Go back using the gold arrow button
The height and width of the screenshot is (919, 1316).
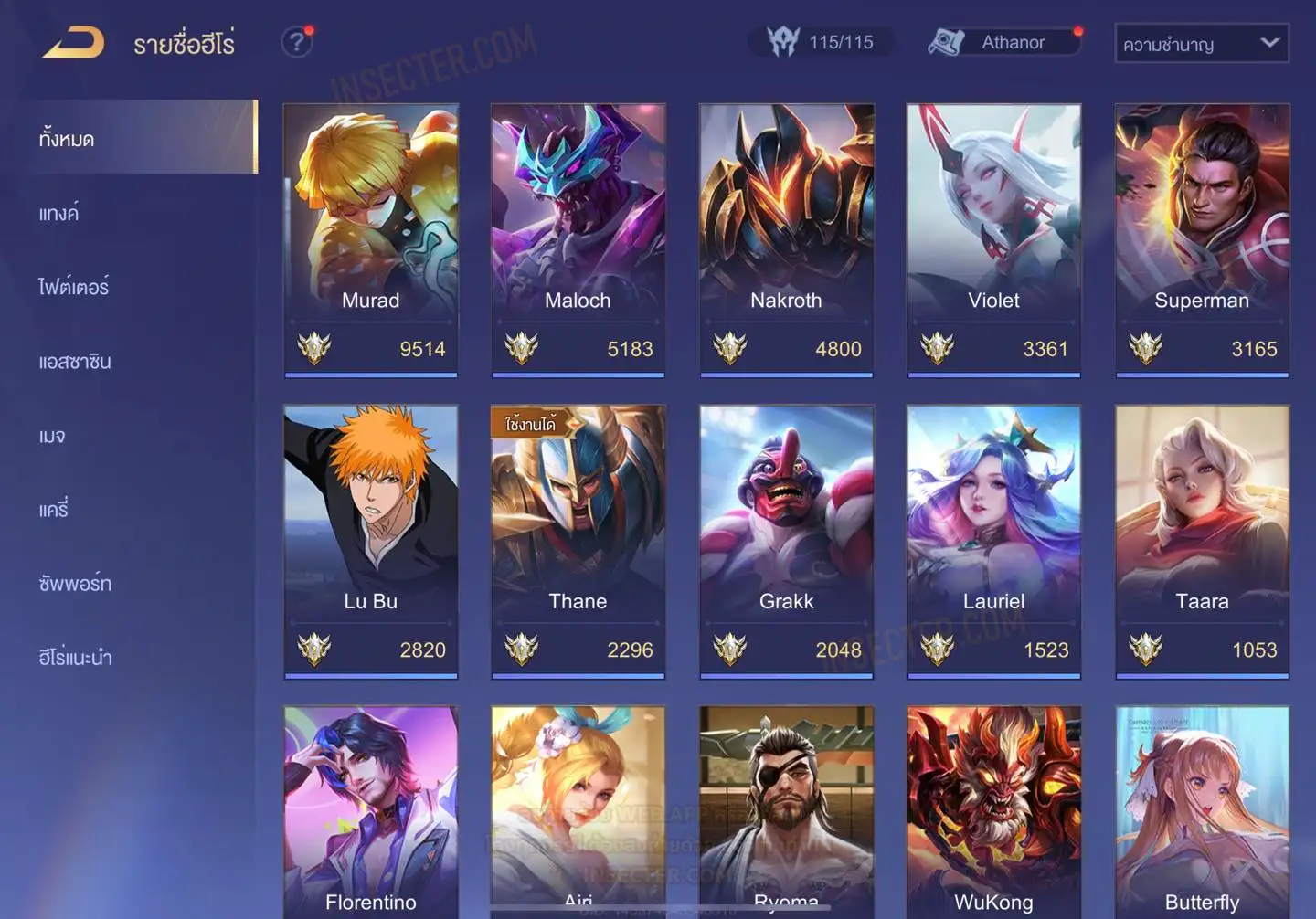[x=73, y=43]
